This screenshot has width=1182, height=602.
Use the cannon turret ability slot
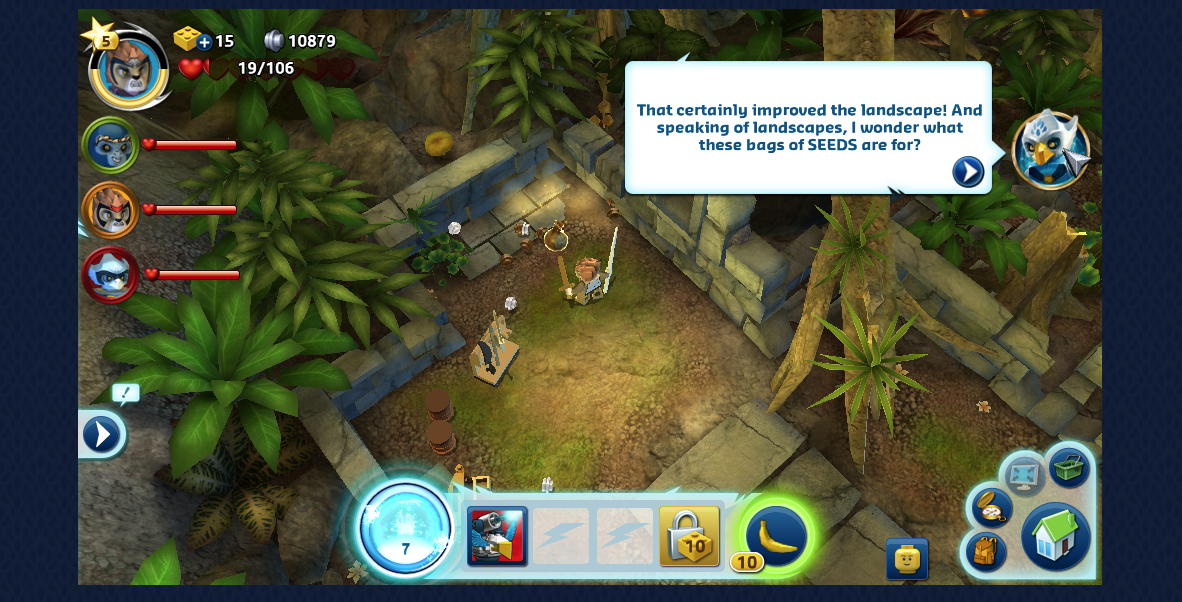[497, 537]
